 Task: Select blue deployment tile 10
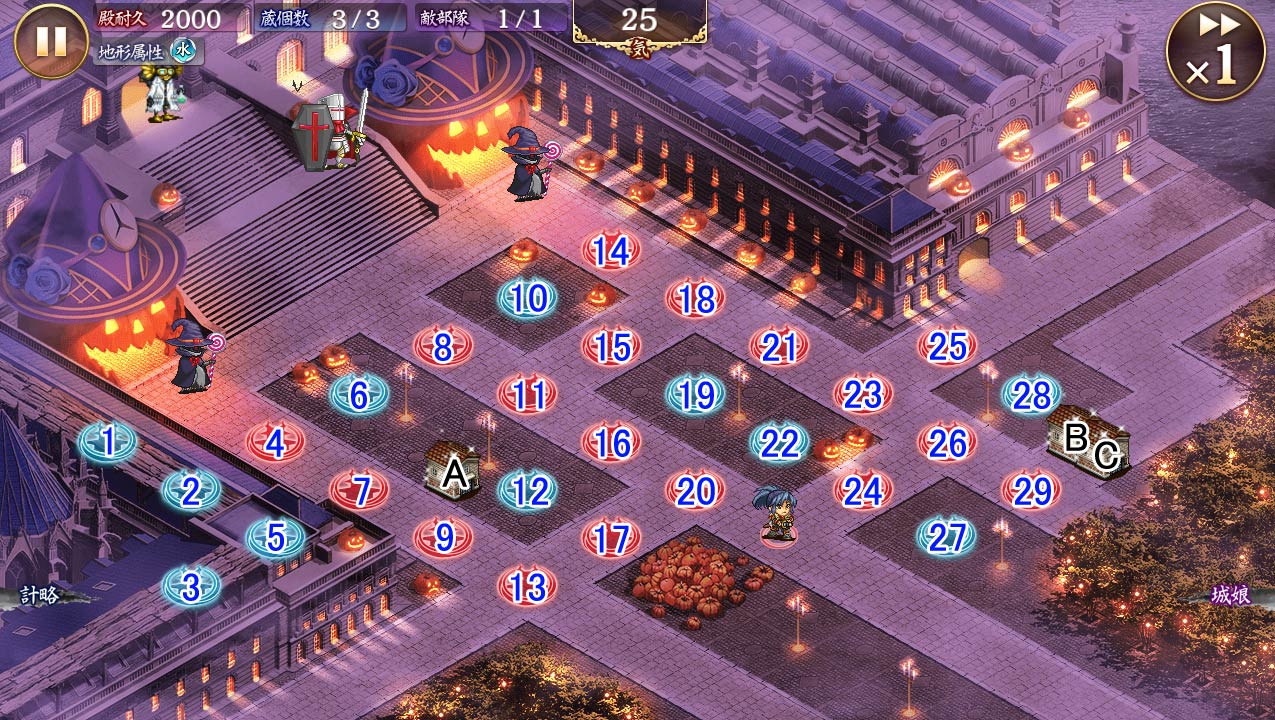527,298
